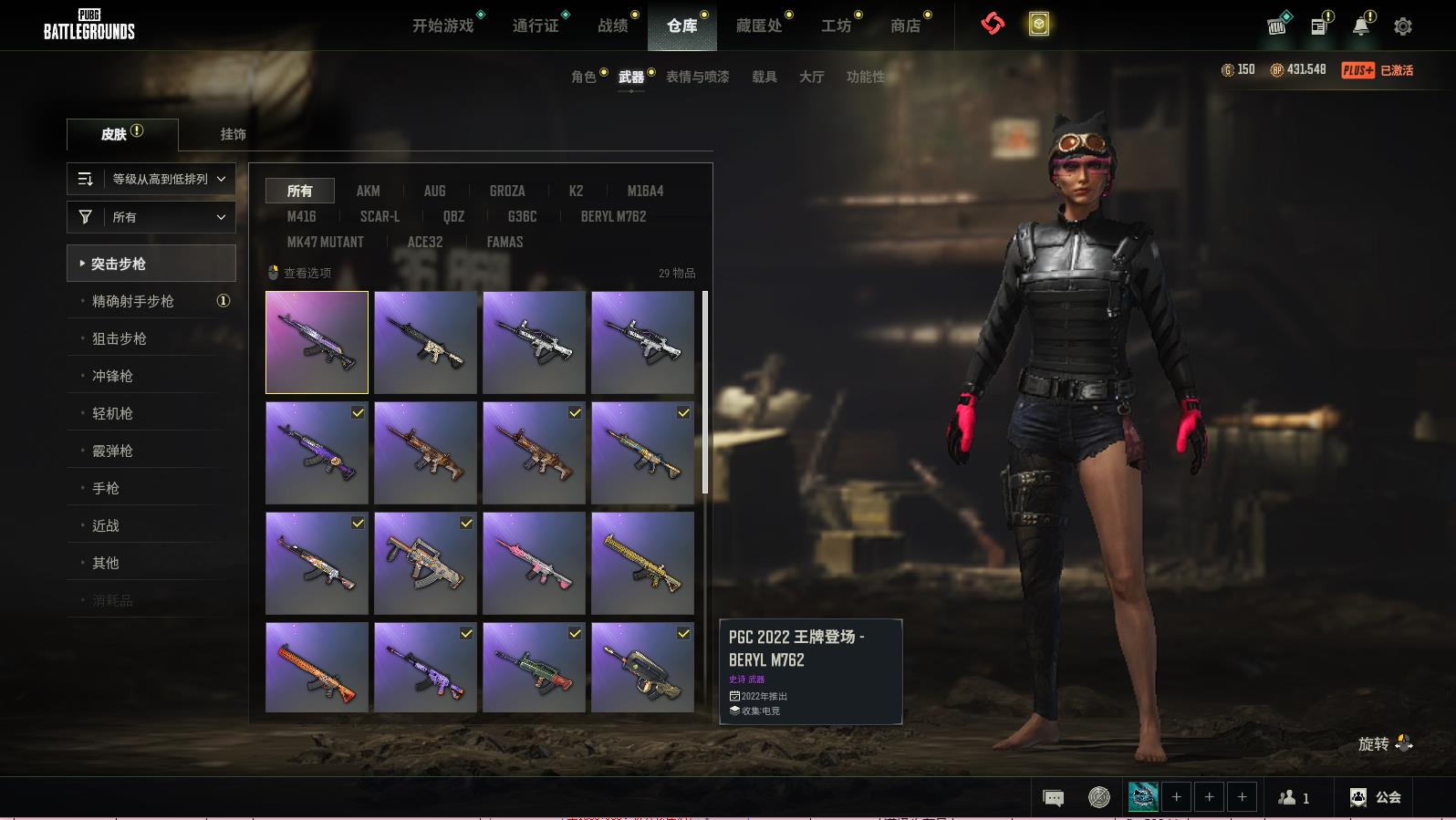The image size is (1456, 820).
Task: Switch to the 角色 character subtab
Action: tap(584, 77)
